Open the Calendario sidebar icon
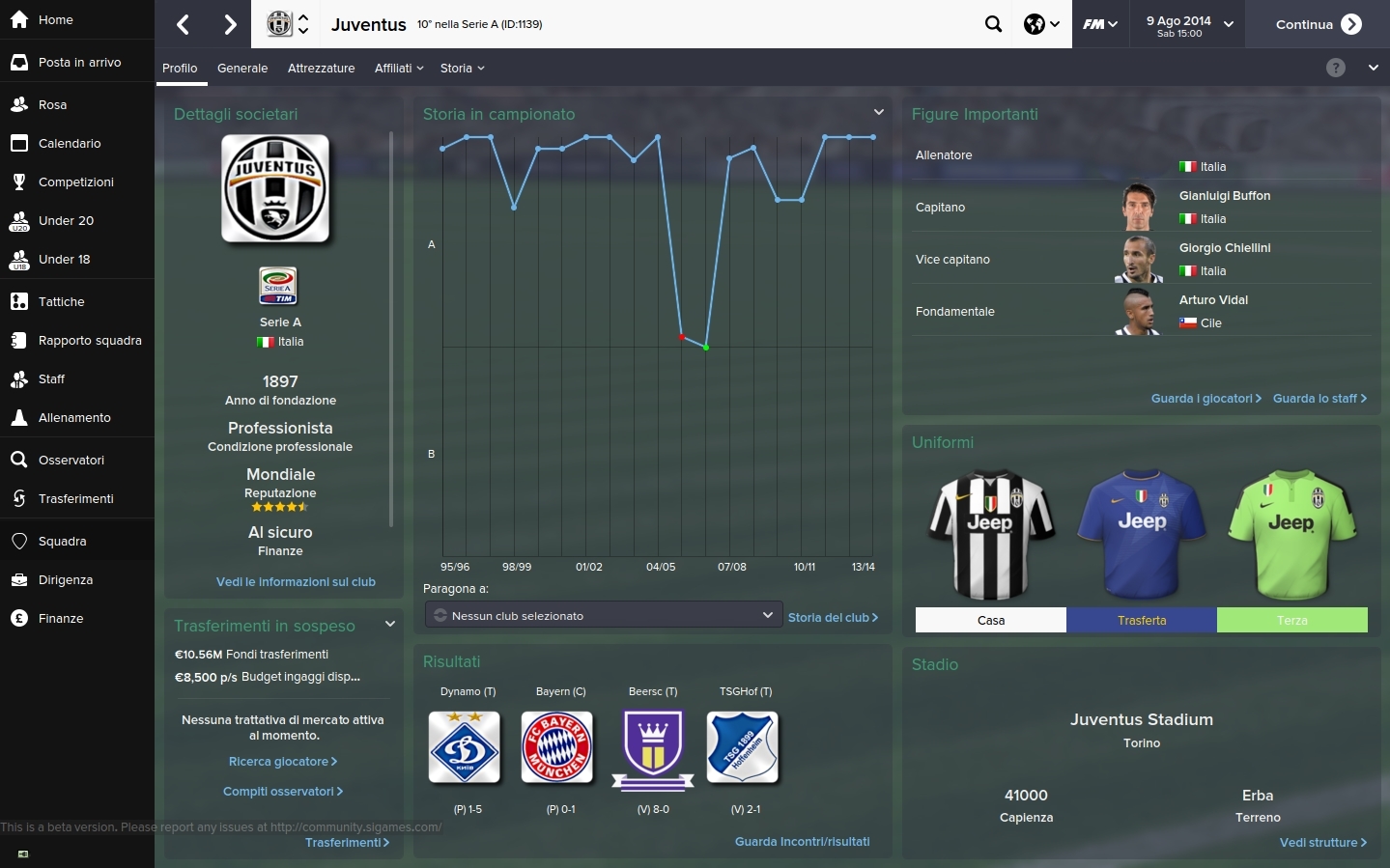This screenshot has width=1390, height=868. tap(19, 143)
